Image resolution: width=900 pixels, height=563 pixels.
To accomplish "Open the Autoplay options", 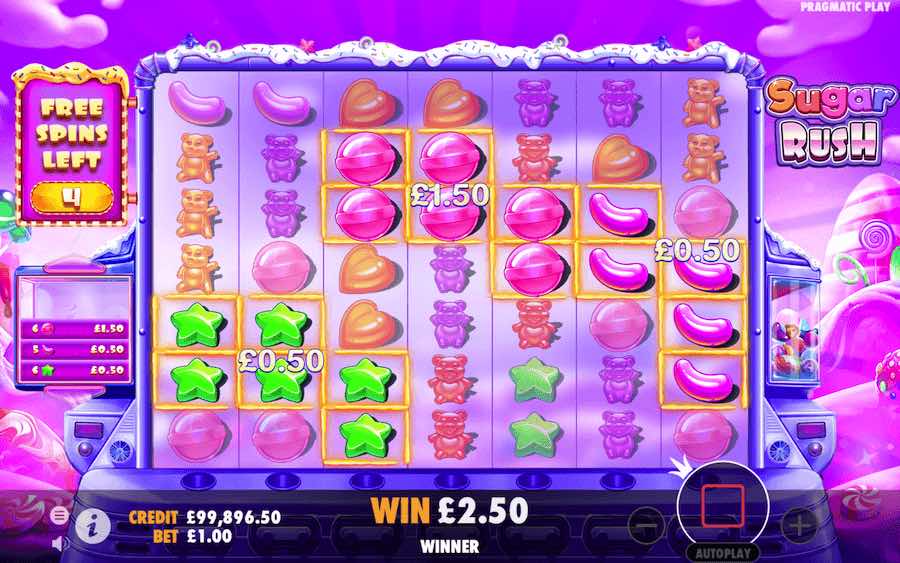I will pos(719,553).
